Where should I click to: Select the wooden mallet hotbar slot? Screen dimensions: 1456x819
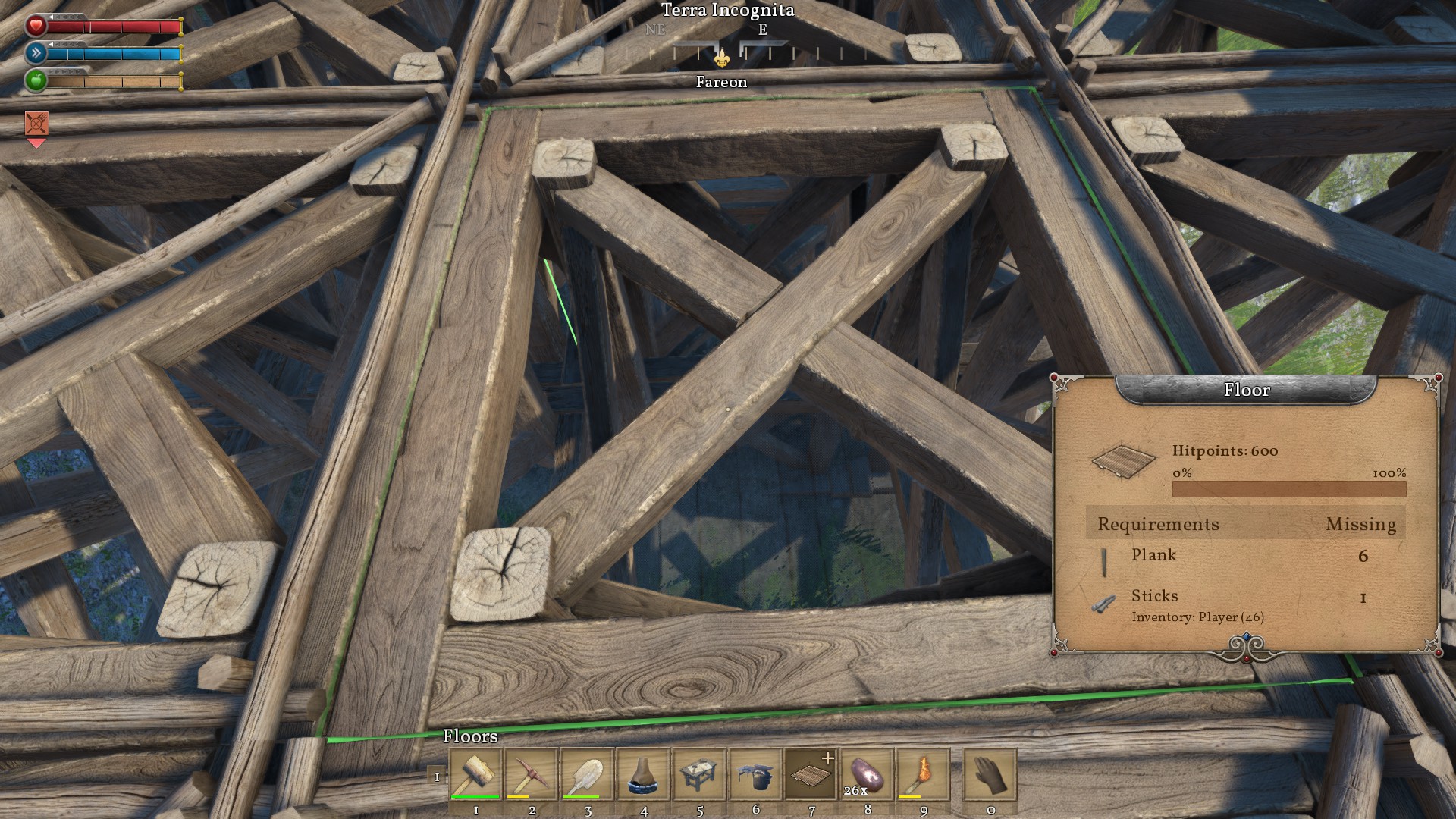pos(475,774)
